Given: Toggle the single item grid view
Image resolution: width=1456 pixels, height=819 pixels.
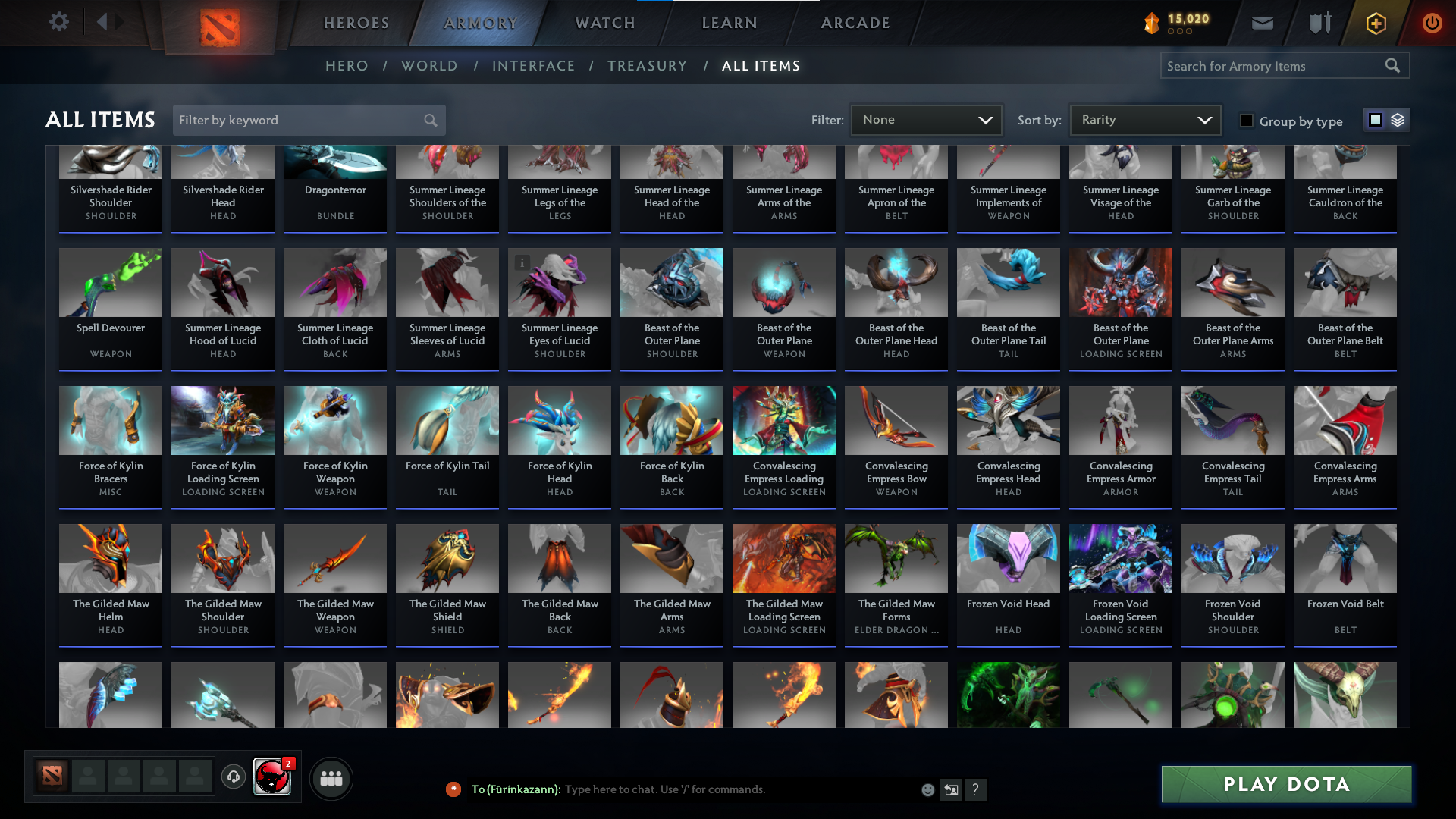Looking at the screenshot, I should pos(1376,120).
